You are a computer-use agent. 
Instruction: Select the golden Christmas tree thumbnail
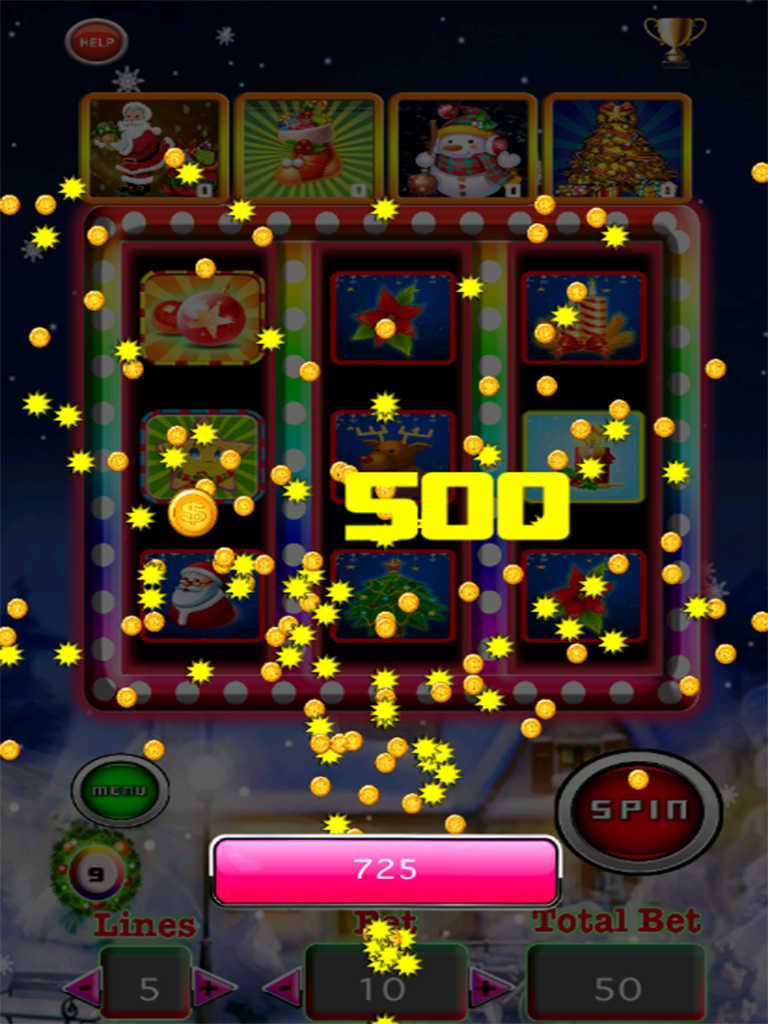[617, 148]
